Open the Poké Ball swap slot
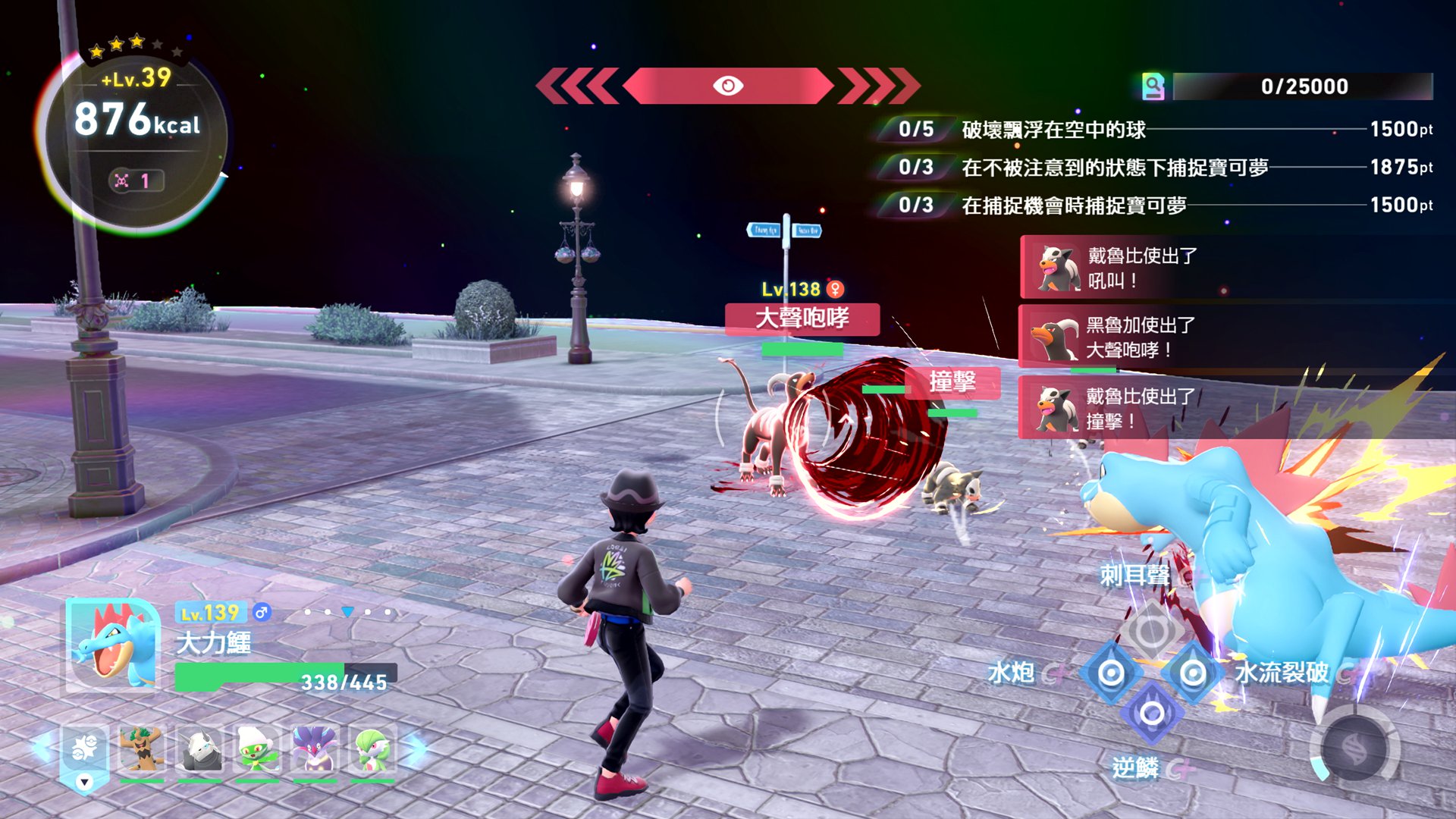This screenshot has height=819, width=1456. coord(84,751)
